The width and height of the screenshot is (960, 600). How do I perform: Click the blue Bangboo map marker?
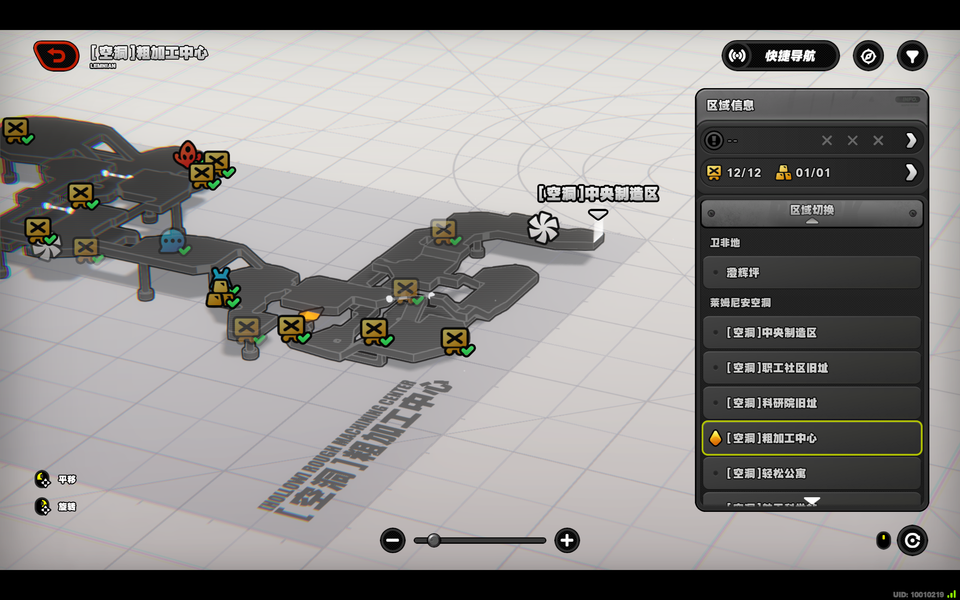coord(172,240)
